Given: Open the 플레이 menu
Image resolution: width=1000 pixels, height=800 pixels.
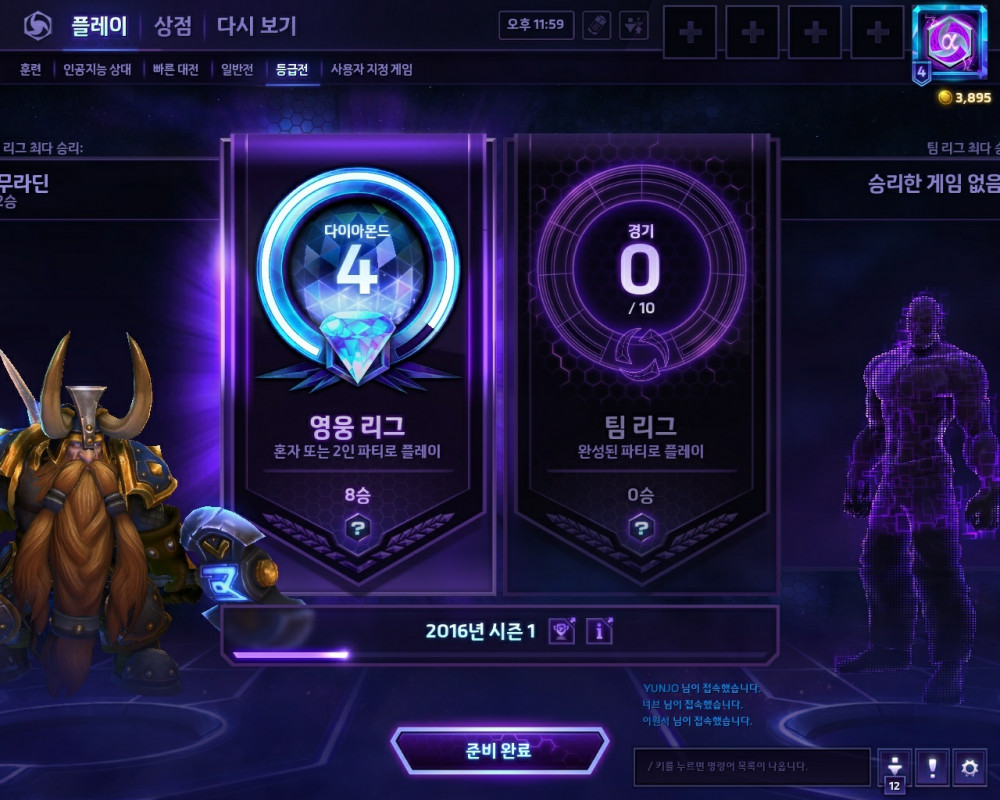Looking at the screenshot, I should click(x=99, y=26).
